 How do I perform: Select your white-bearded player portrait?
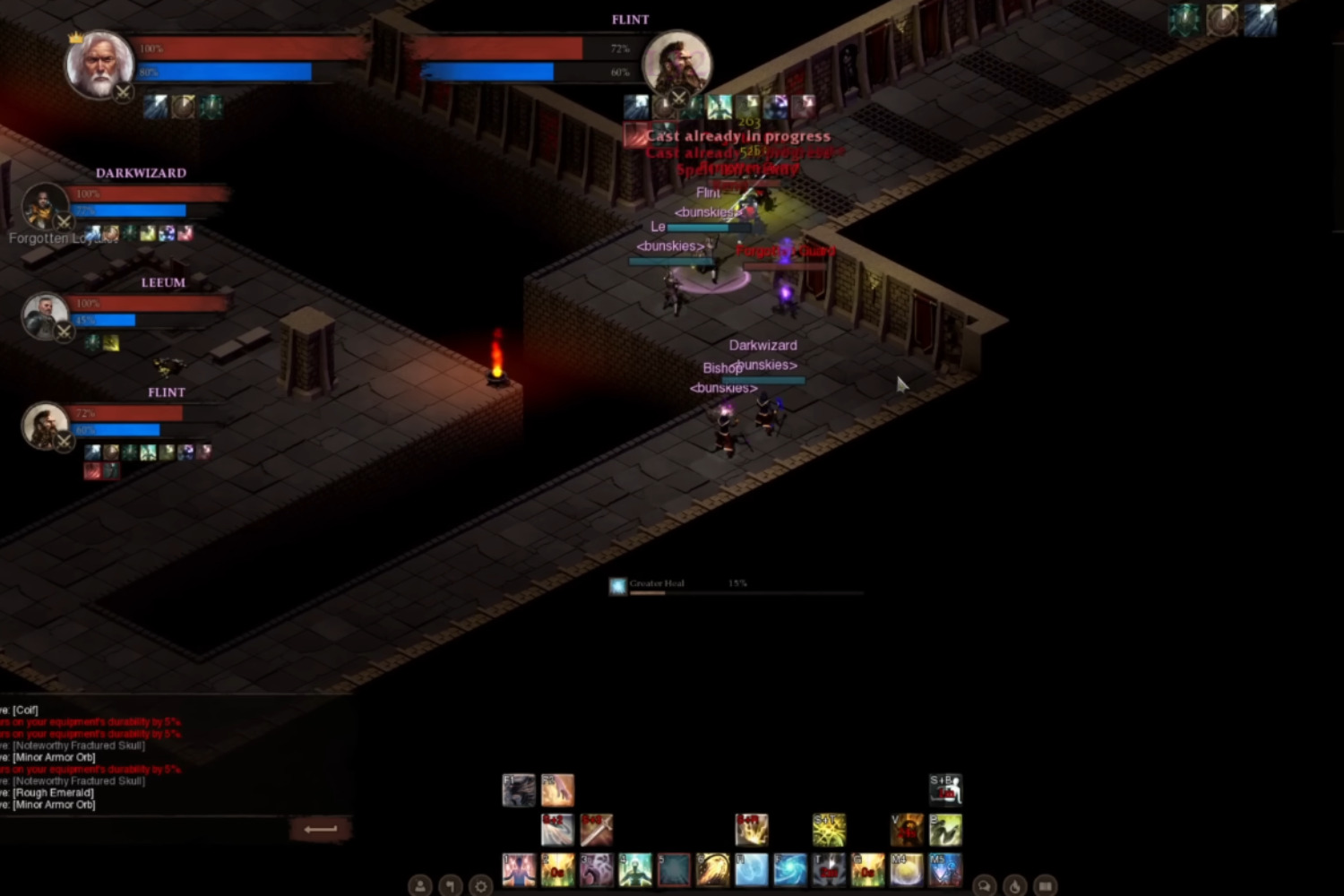pos(99,65)
